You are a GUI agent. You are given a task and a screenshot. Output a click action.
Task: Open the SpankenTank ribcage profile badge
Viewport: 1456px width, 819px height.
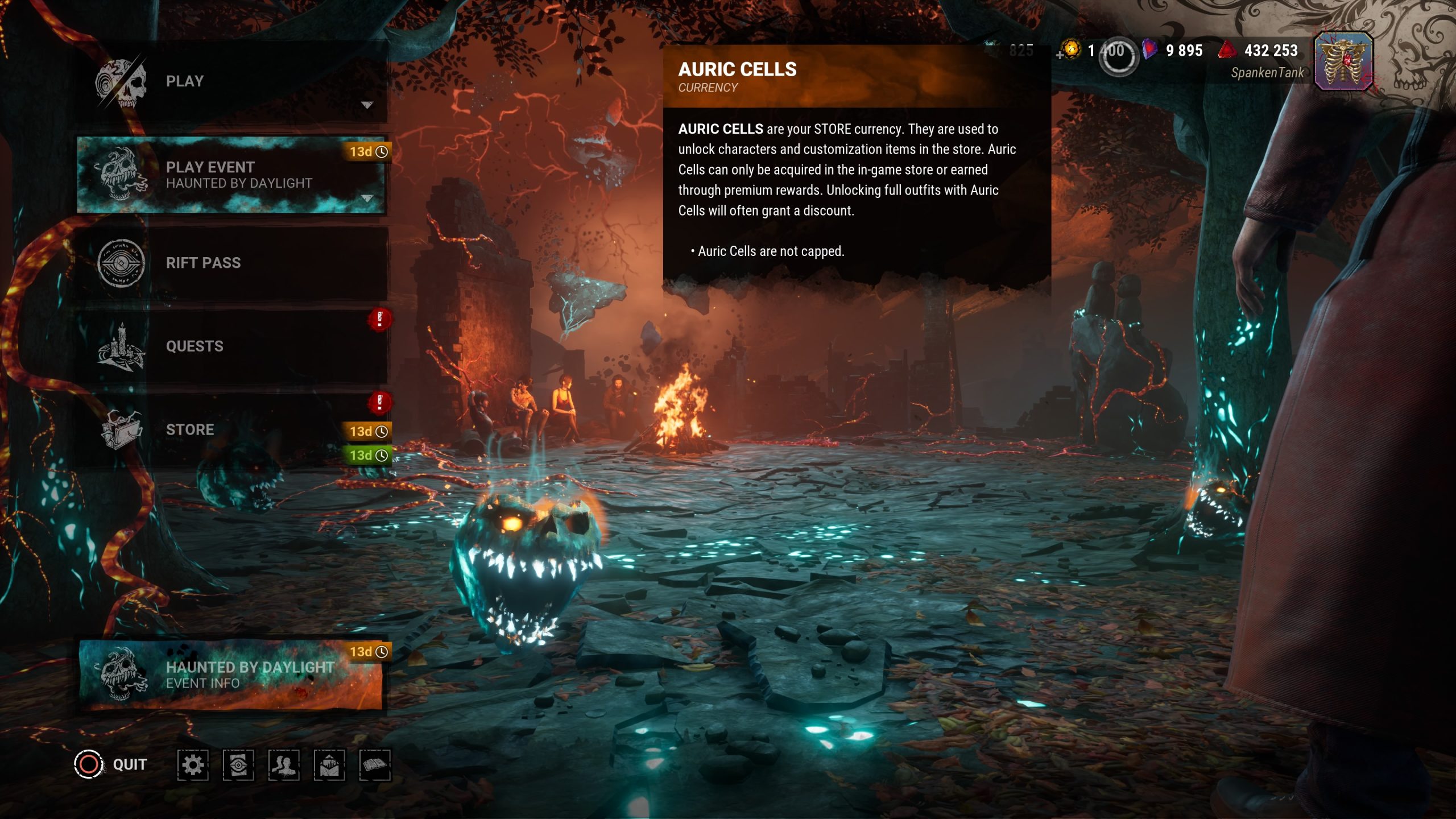(x=1343, y=61)
